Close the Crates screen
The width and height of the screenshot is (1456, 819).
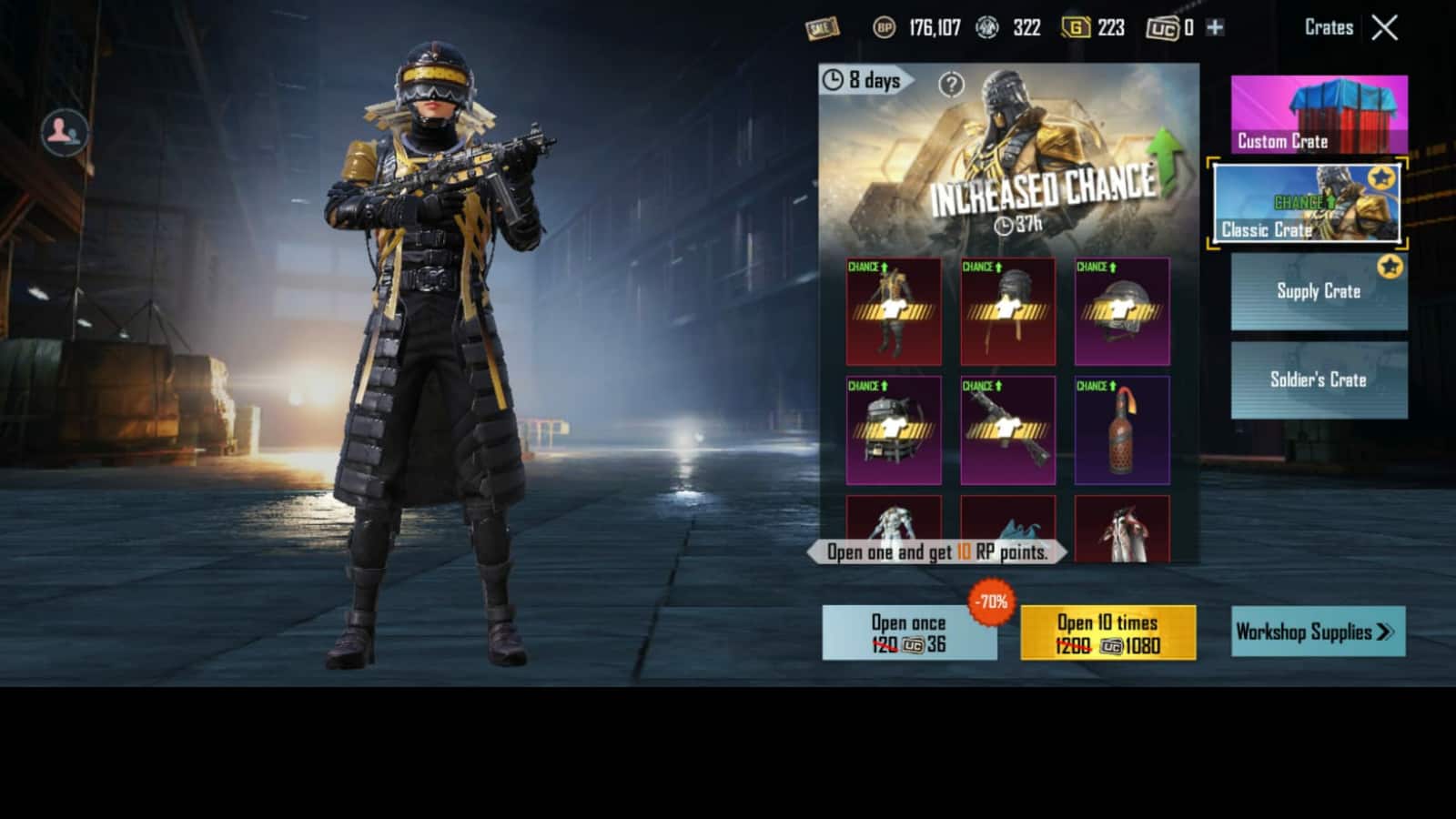[1384, 28]
